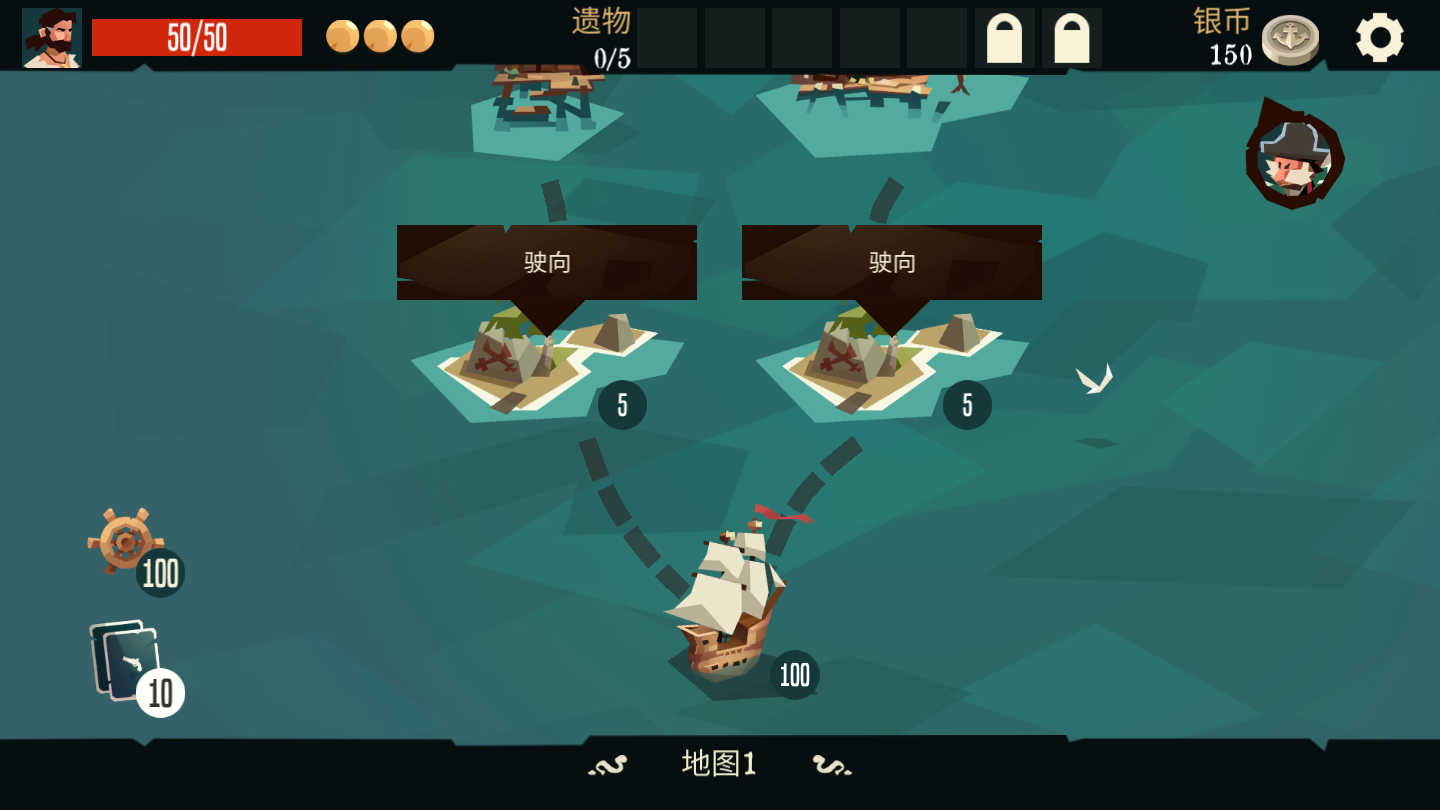The image size is (1440, 810).
Task: Click the red 50/50 health bar
Action: [x=196, y=36]
